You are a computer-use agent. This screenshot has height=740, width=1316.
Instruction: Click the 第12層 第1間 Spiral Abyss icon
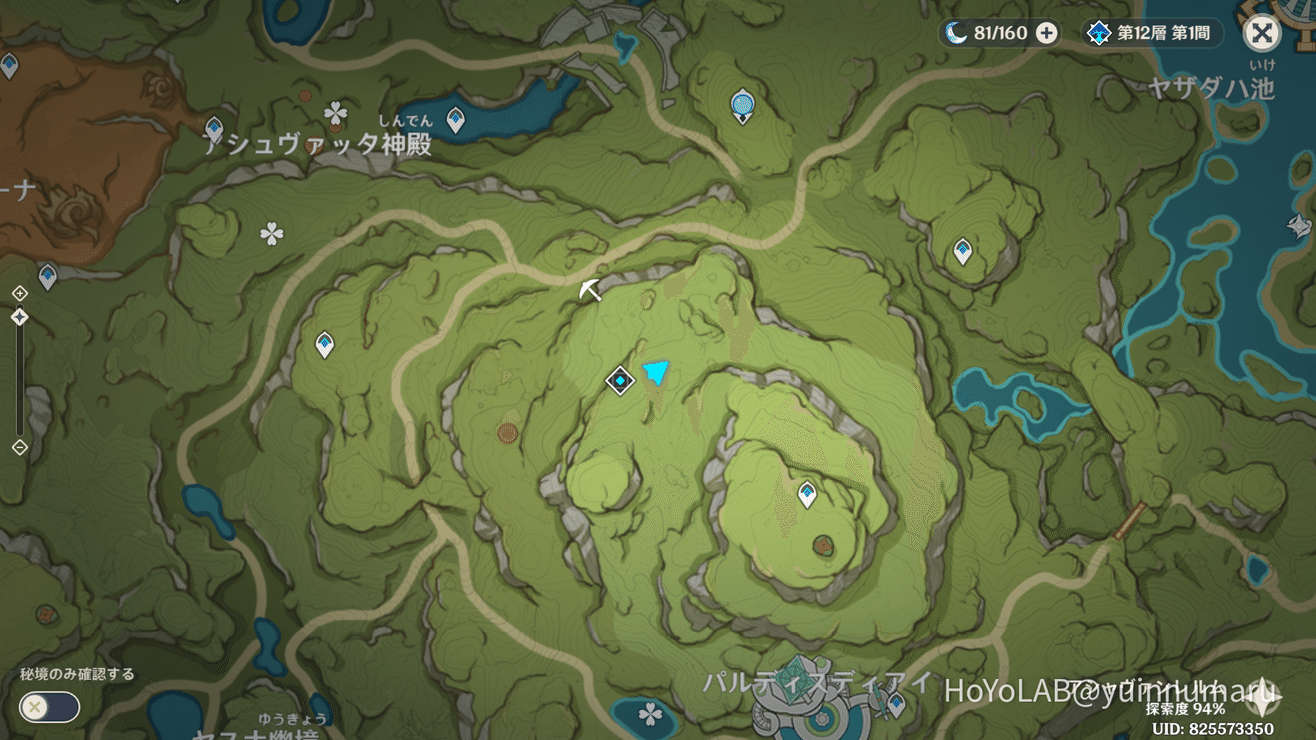(x=1100, y=32)
